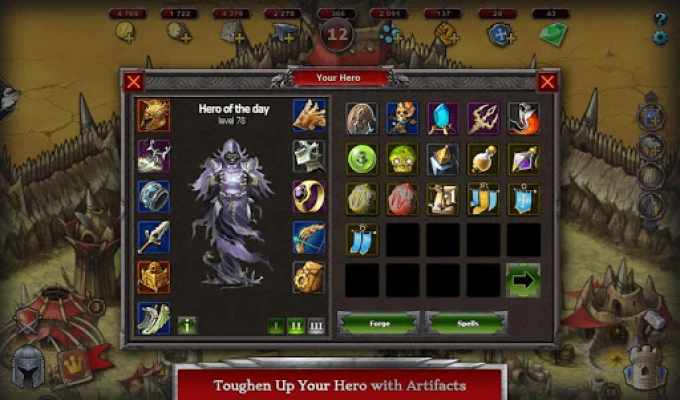Select the purple gem ring slot
This screenshot has width=680, height=400.
pos(309,196)
